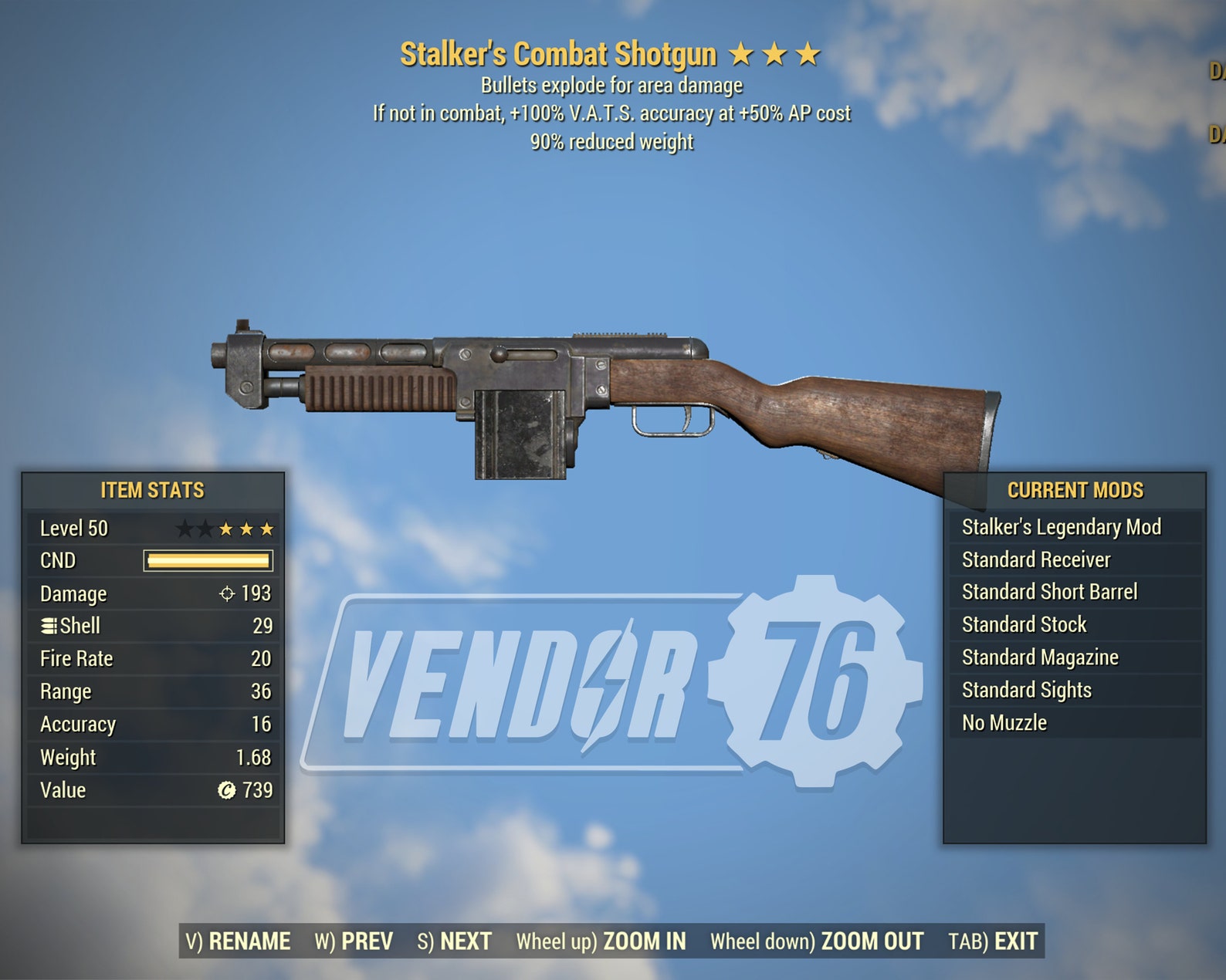The width and height of the screenshot is (1226, 980).
Task: Click the rightmost gold star in the Level 50 row
Action: (x=266, y=528)
